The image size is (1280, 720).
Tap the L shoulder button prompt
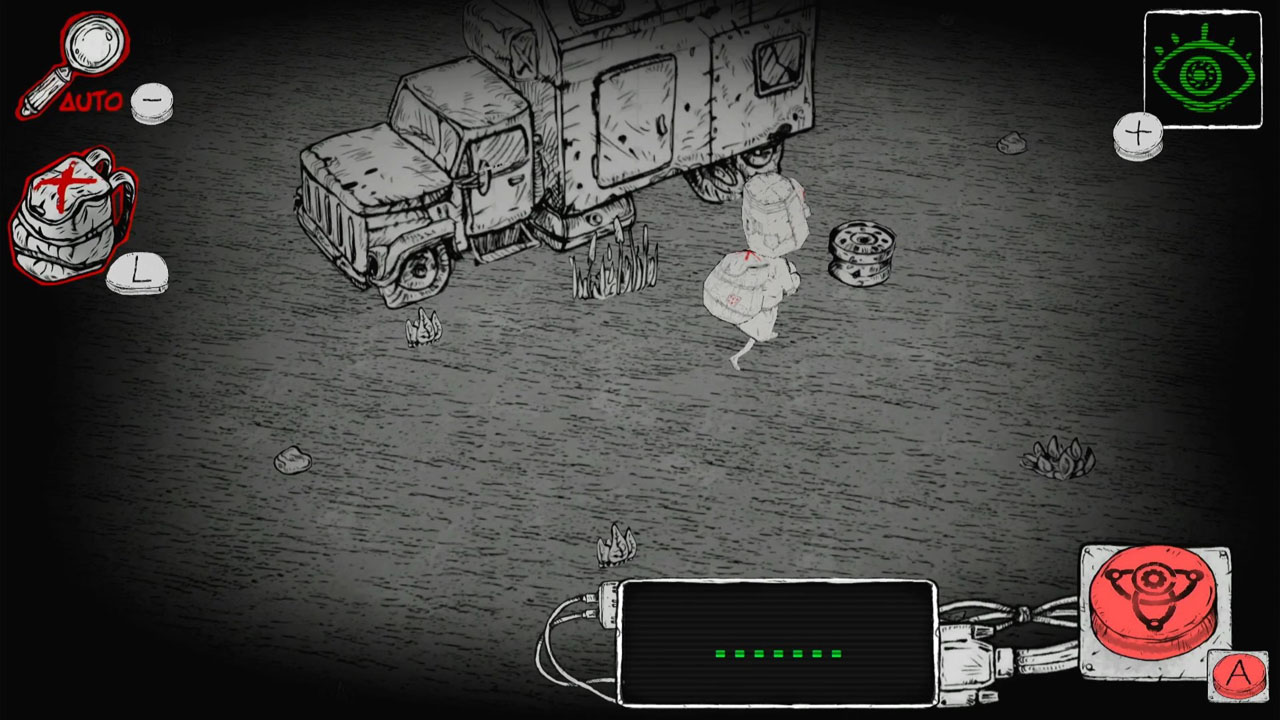pos(138,270)
